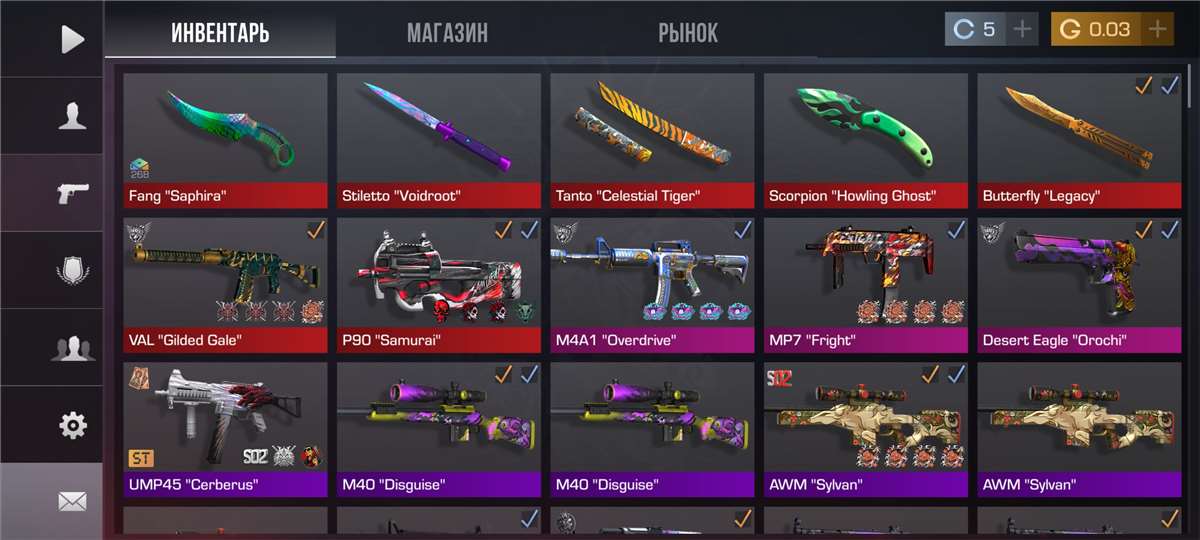The image size is (1200, 540).
Task: Add gold with the plus button
Action: (x=1158, y=30)
